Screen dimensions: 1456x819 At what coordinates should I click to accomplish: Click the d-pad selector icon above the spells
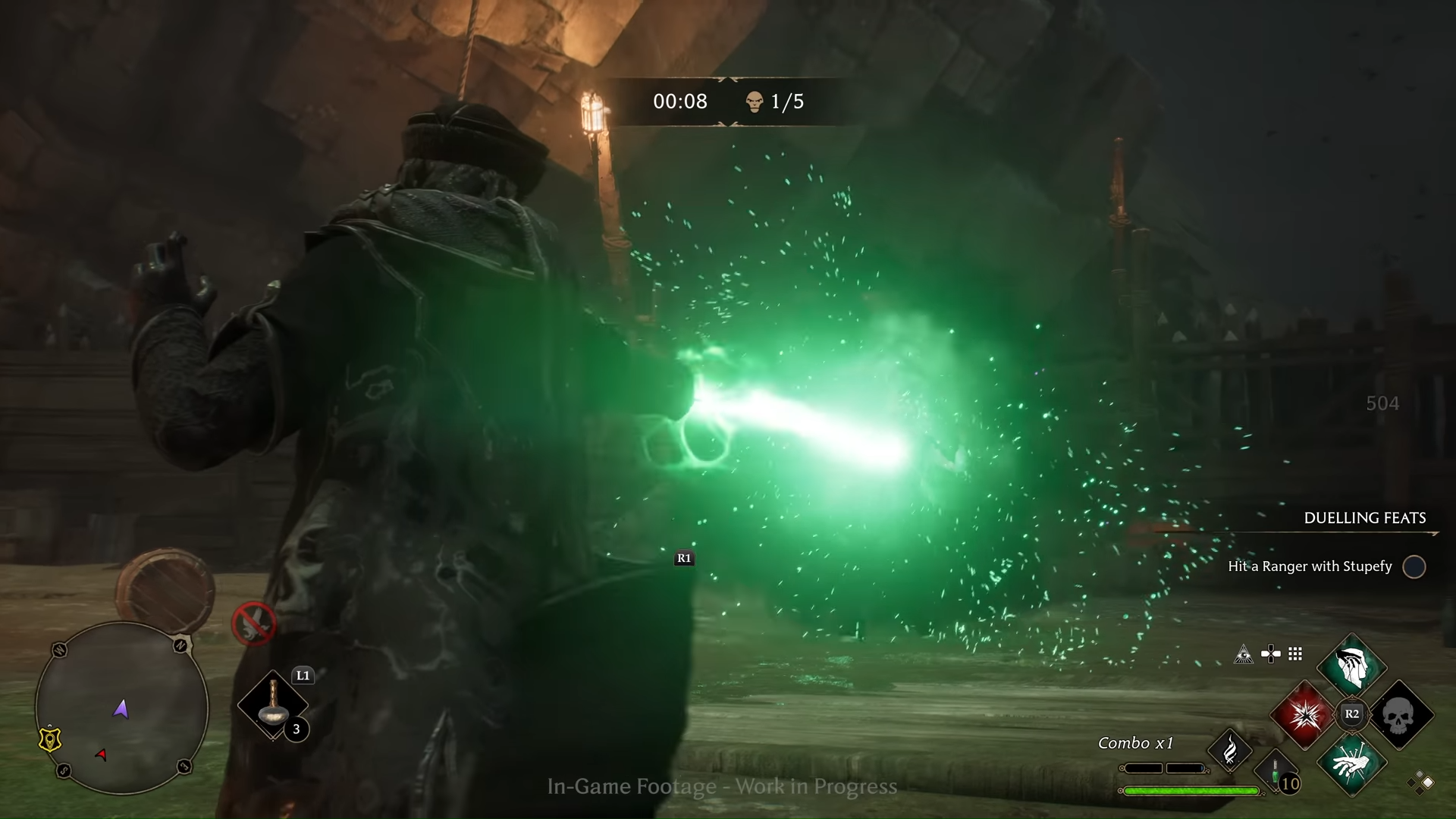tap(1271, 653)
